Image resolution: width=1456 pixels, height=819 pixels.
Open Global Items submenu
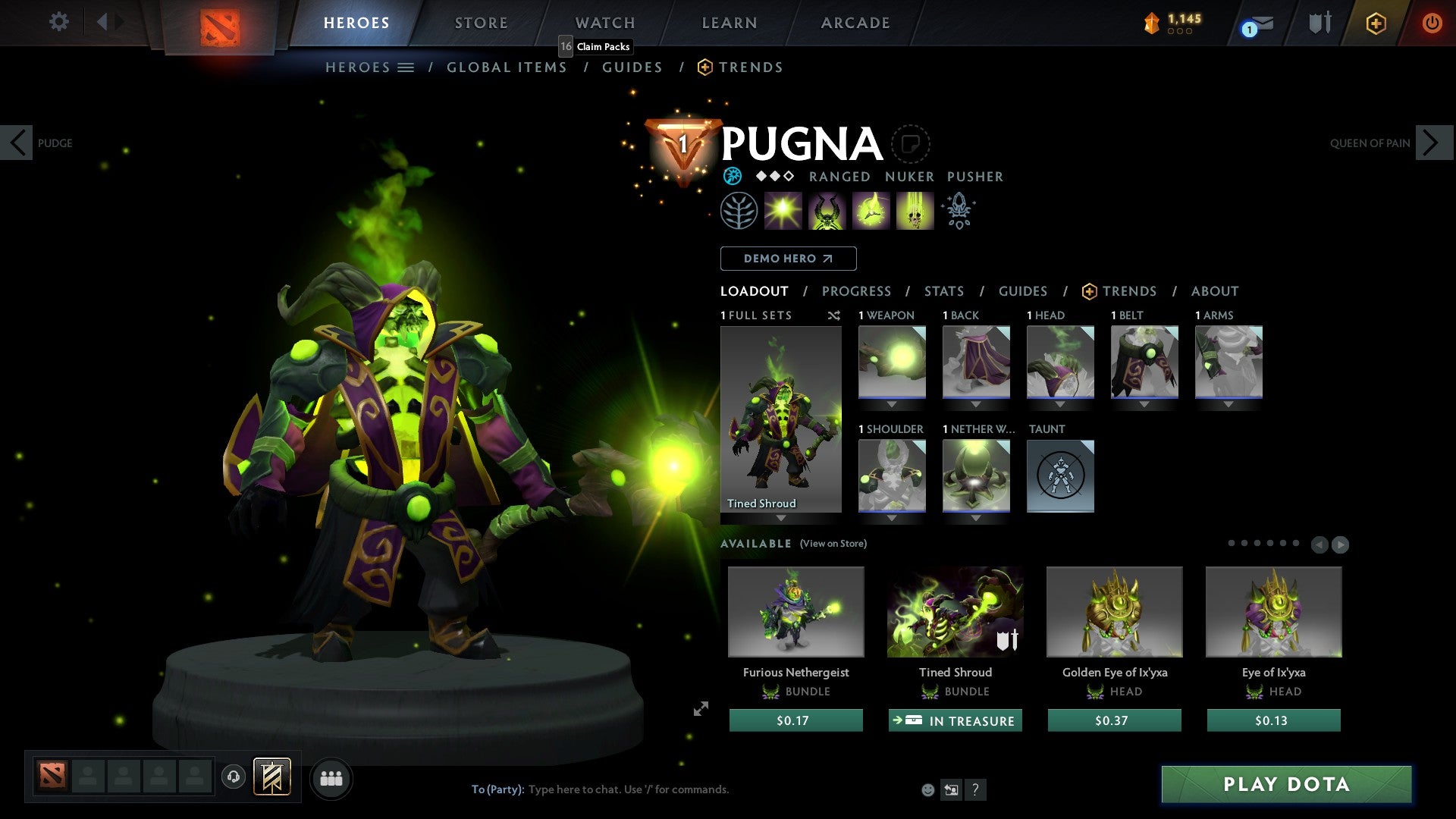pyautogui.click(x=507, y=67)
